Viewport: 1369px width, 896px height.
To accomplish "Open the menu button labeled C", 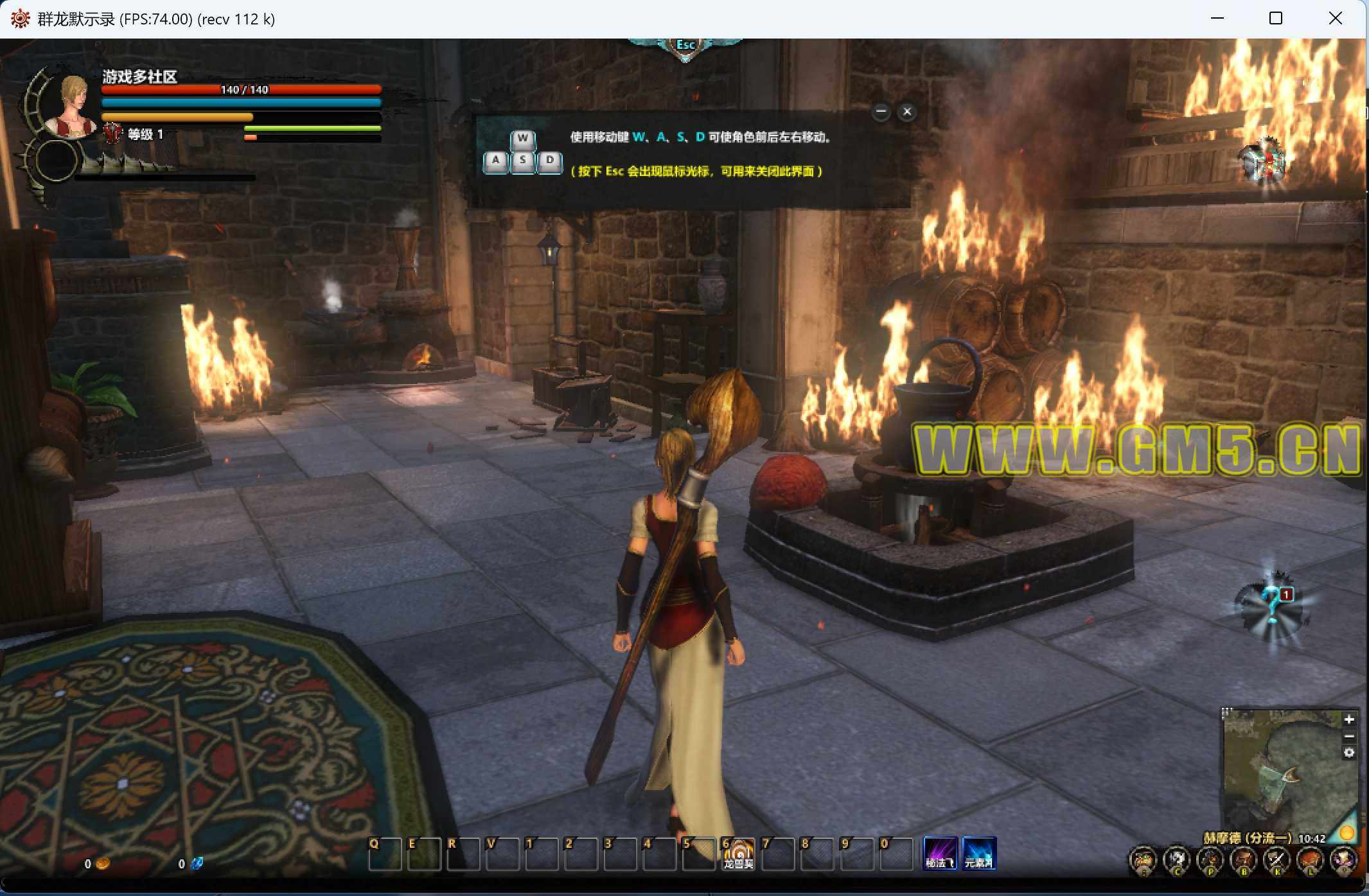I will [1177, 859].
